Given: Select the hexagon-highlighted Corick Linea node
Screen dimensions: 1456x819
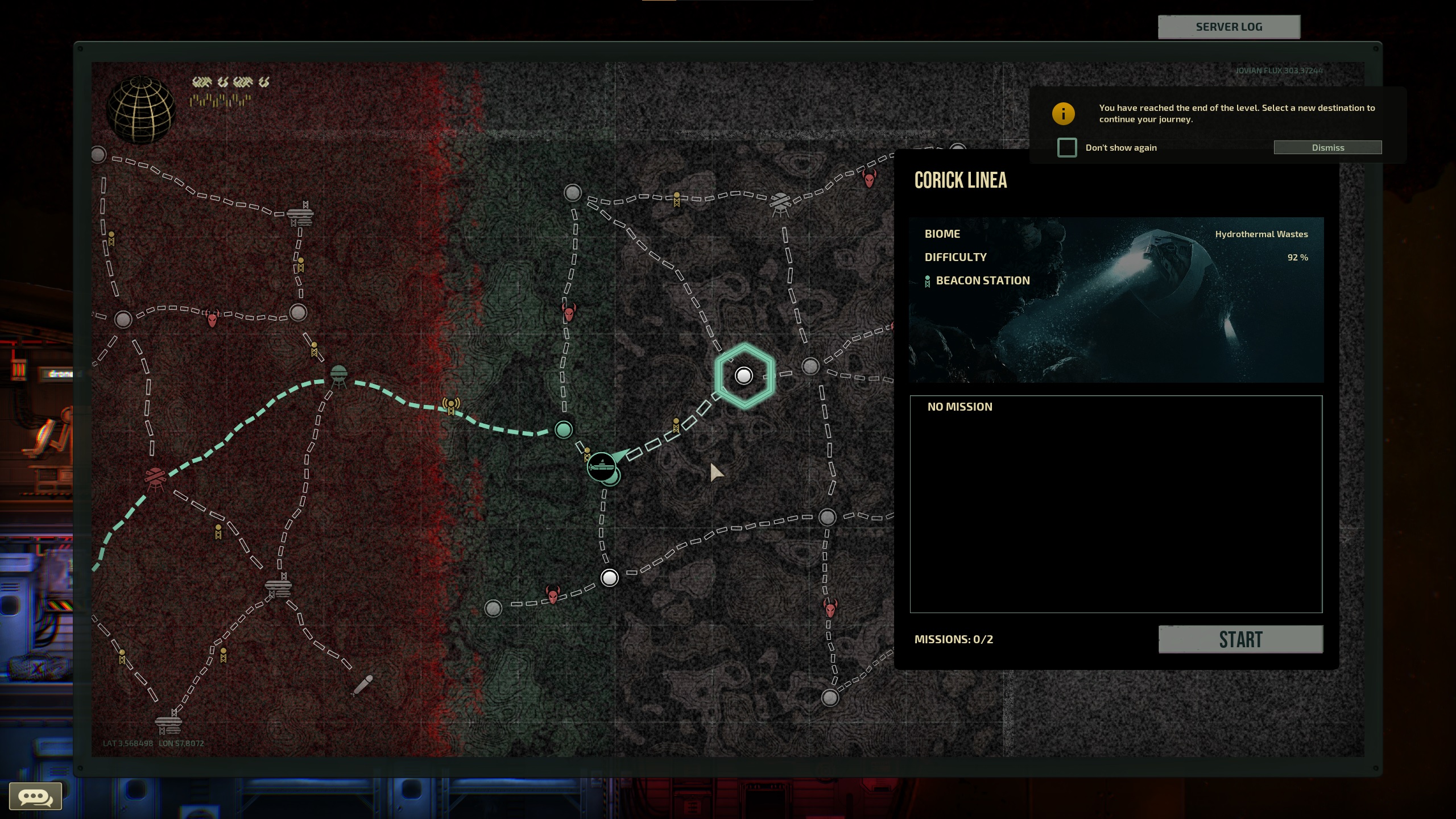Looking at the screenshot, I should (744, 375).
